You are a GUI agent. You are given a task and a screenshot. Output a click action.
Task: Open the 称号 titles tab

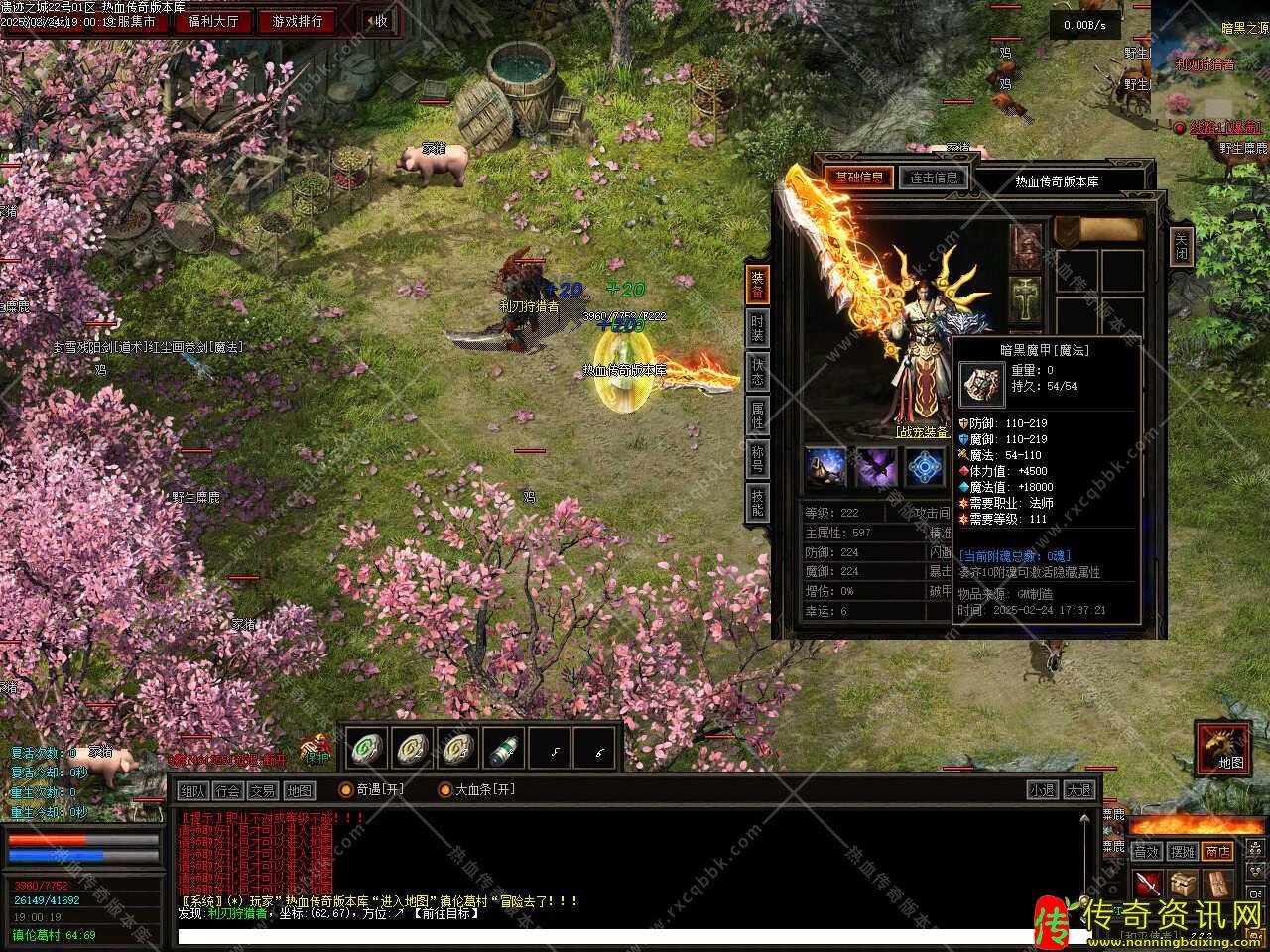757,459
